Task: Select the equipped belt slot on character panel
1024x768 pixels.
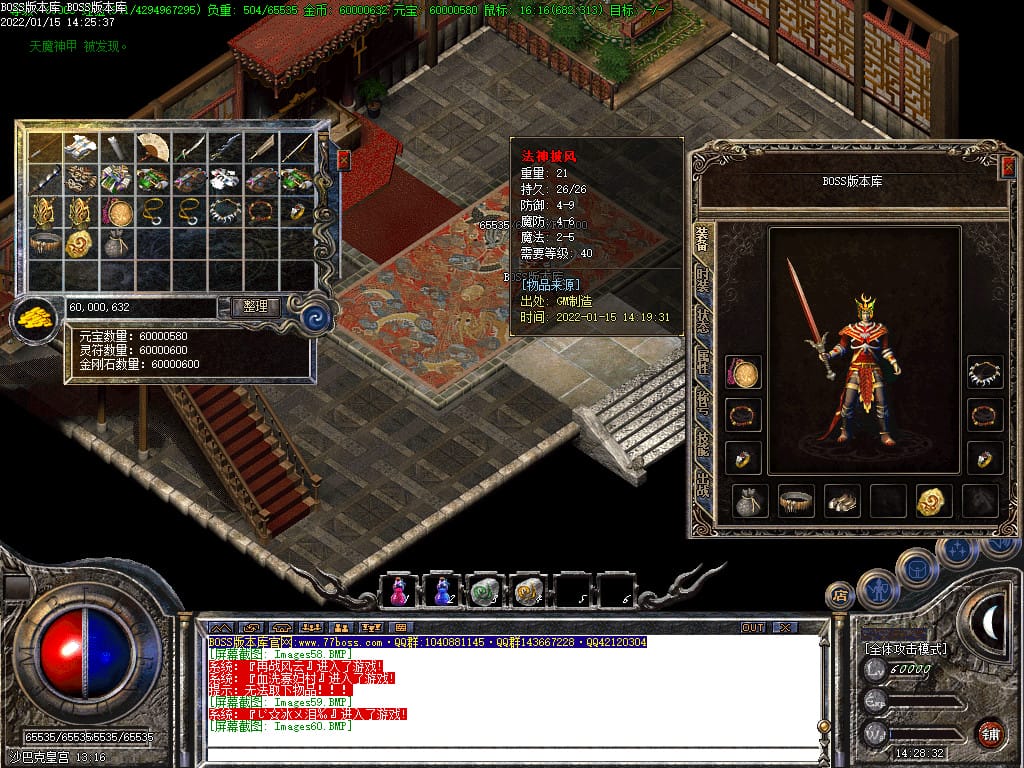Action: pos(796,501)
